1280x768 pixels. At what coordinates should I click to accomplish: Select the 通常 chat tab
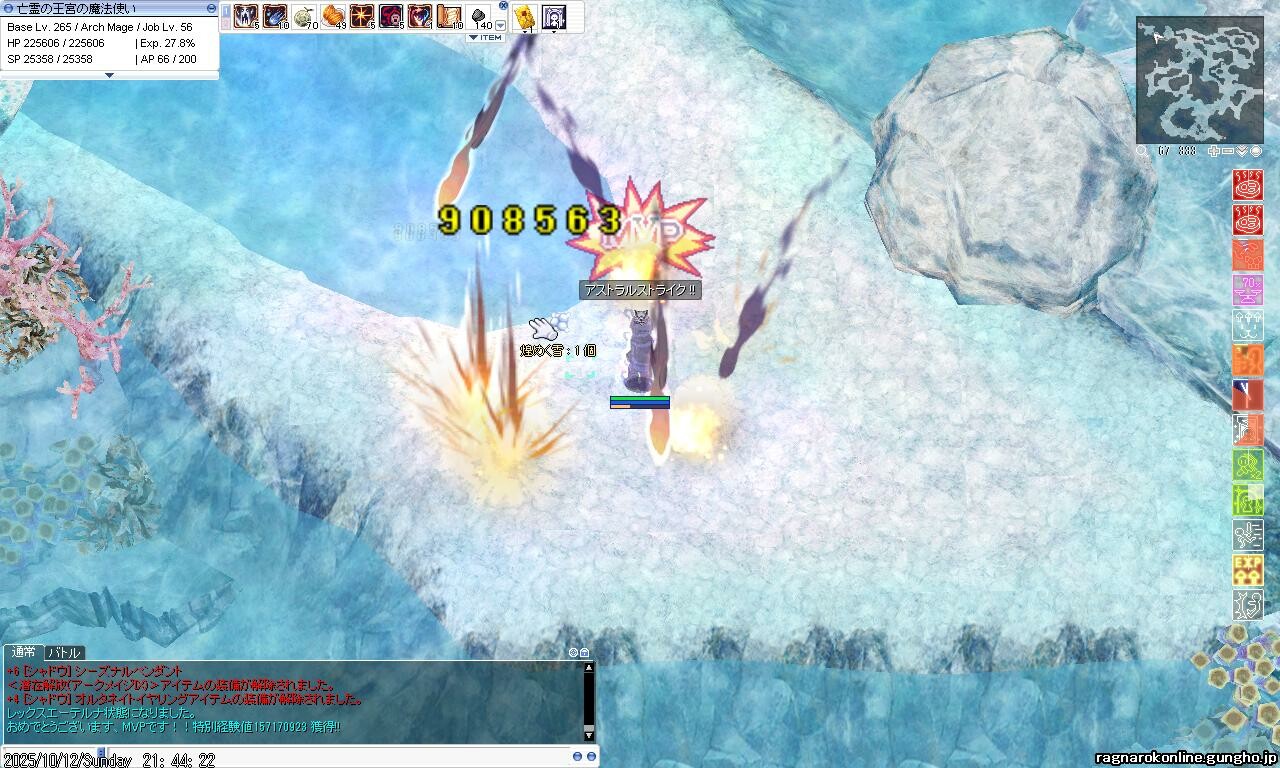point(23,653)
